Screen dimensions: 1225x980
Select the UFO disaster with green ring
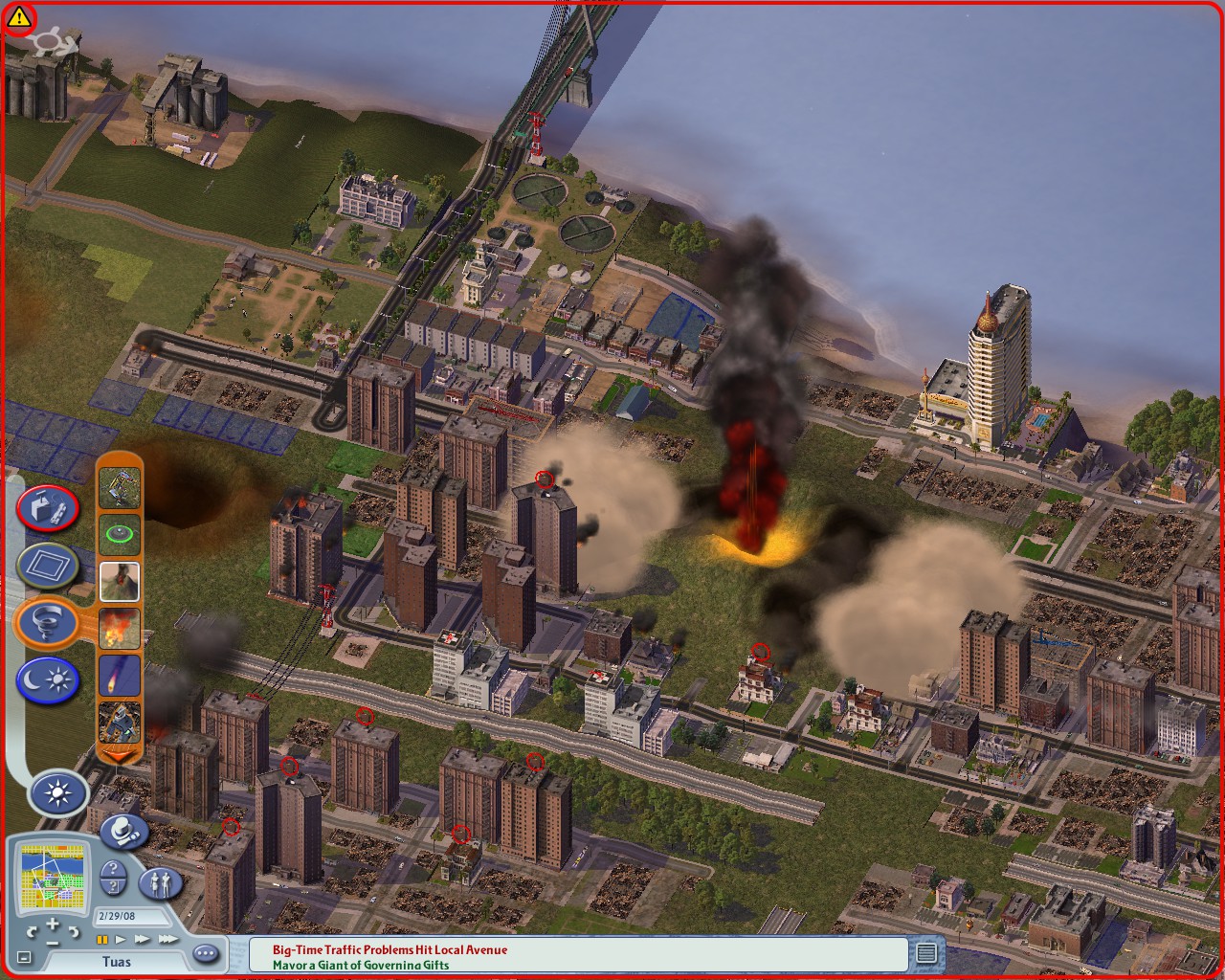[120, 533]
